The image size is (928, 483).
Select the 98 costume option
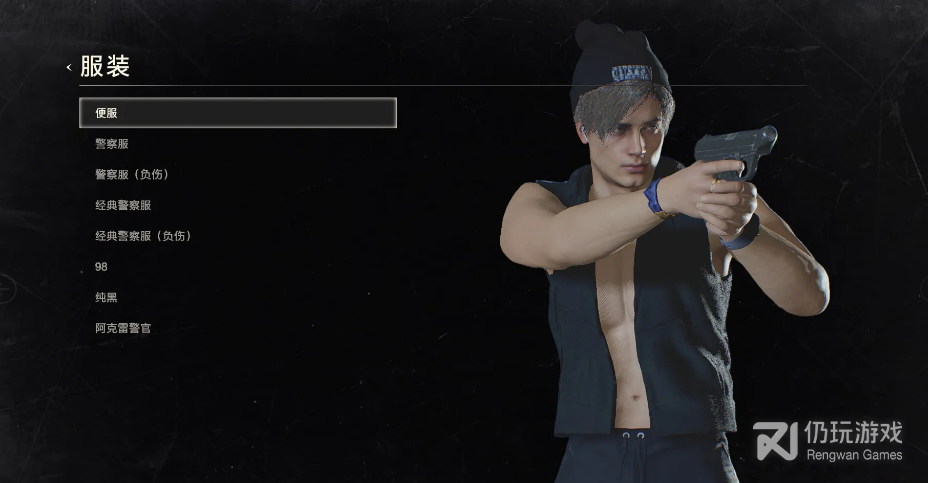coord(101,267)
